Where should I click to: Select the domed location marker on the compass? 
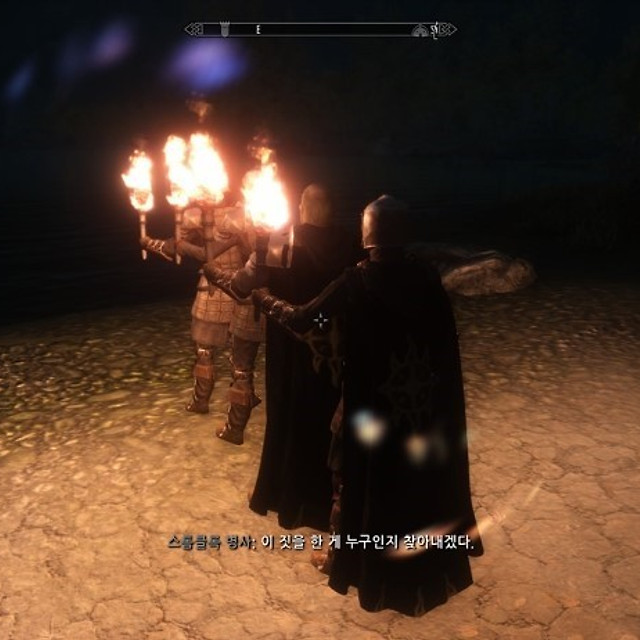point(419,31)
